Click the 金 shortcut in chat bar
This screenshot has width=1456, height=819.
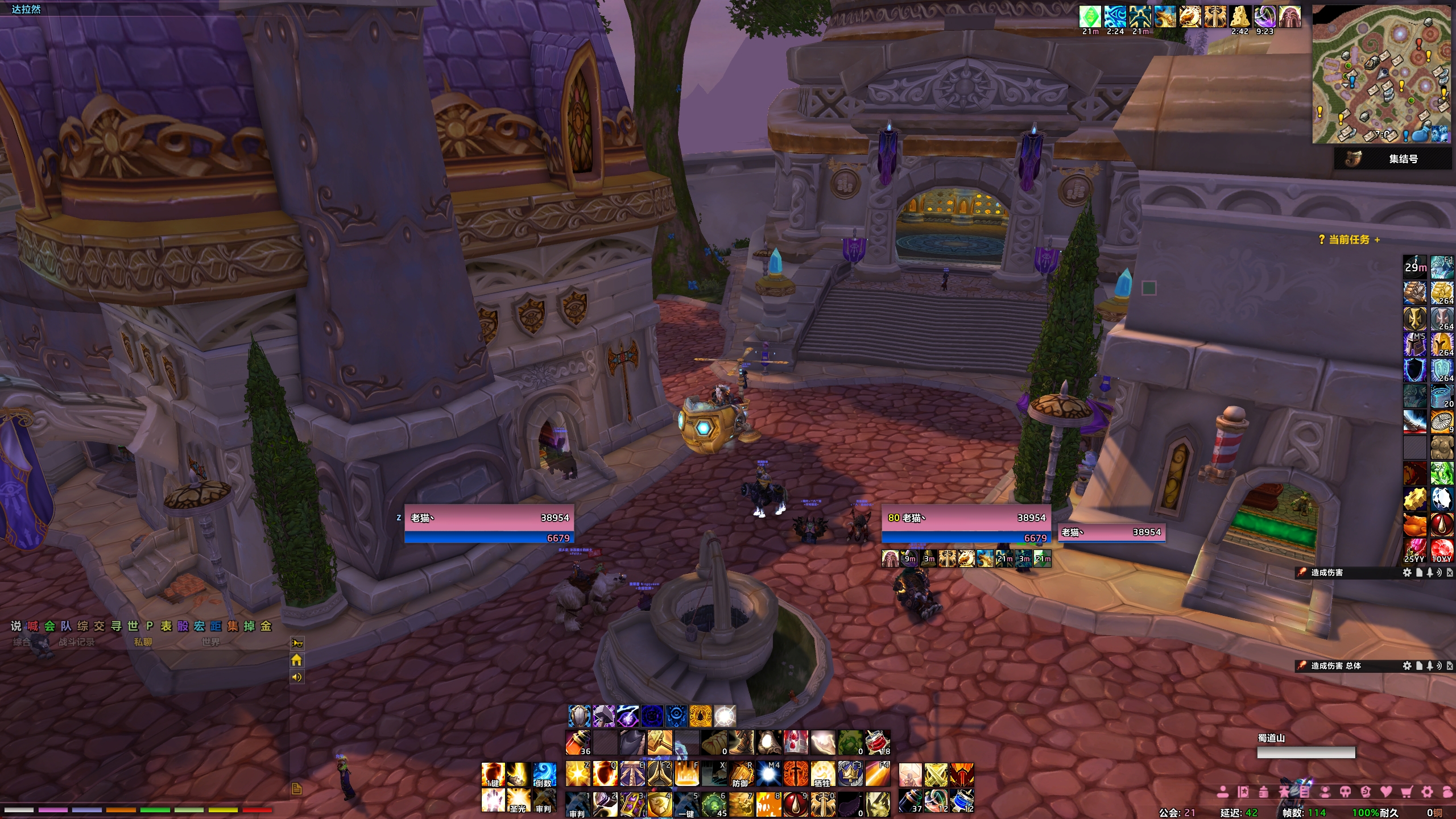266,626
